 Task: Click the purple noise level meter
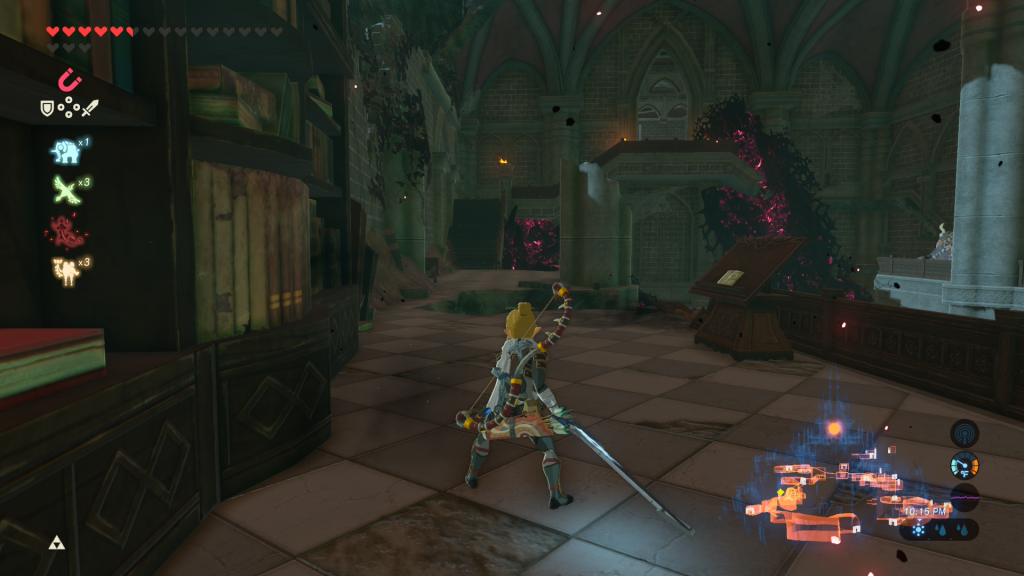tap(964, 497)
